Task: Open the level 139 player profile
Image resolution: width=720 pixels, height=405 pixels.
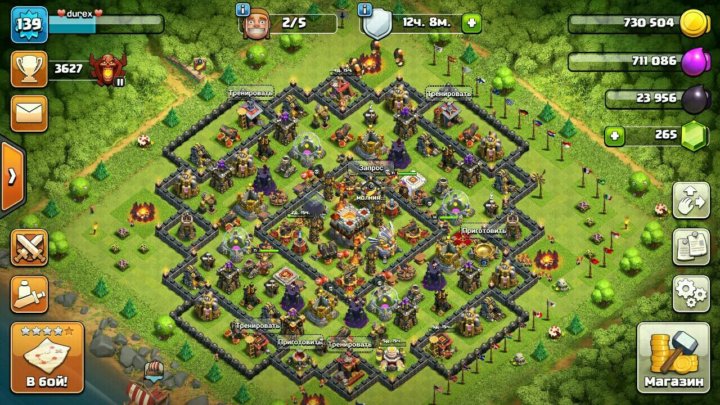Action: click(29, 23)
